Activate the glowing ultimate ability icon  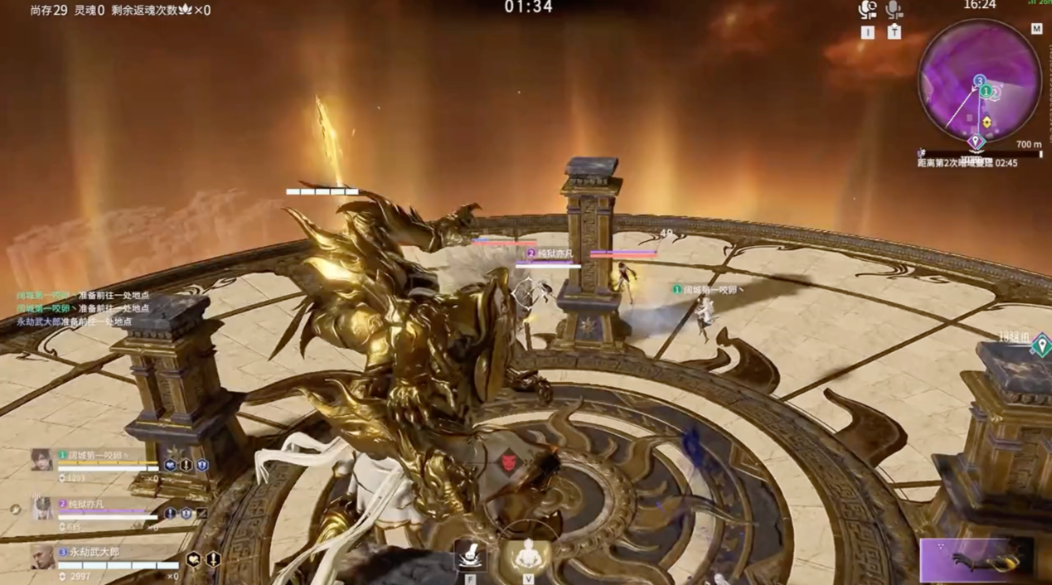526,555
